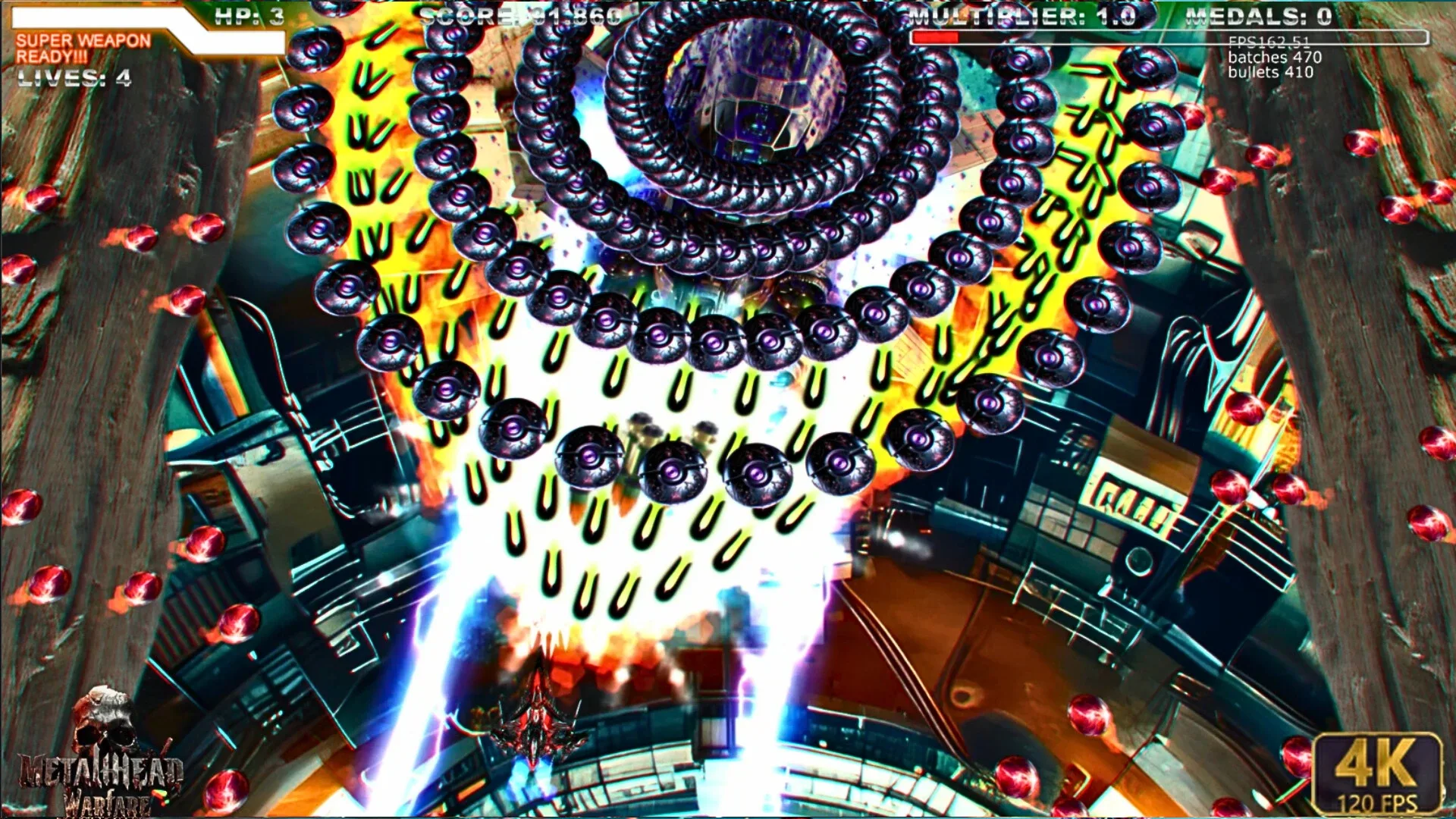Toggle the FPS counter display
Image resolution: width=1456 pixels, height=819 pixels.
point(1266,42)
